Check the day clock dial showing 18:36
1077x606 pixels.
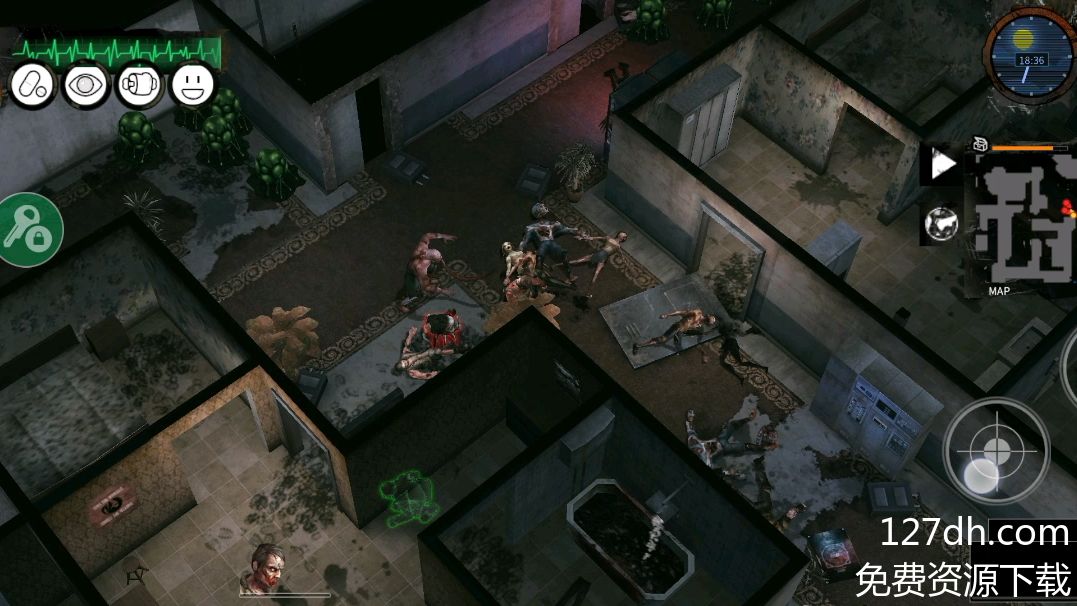coord(1029,53)
